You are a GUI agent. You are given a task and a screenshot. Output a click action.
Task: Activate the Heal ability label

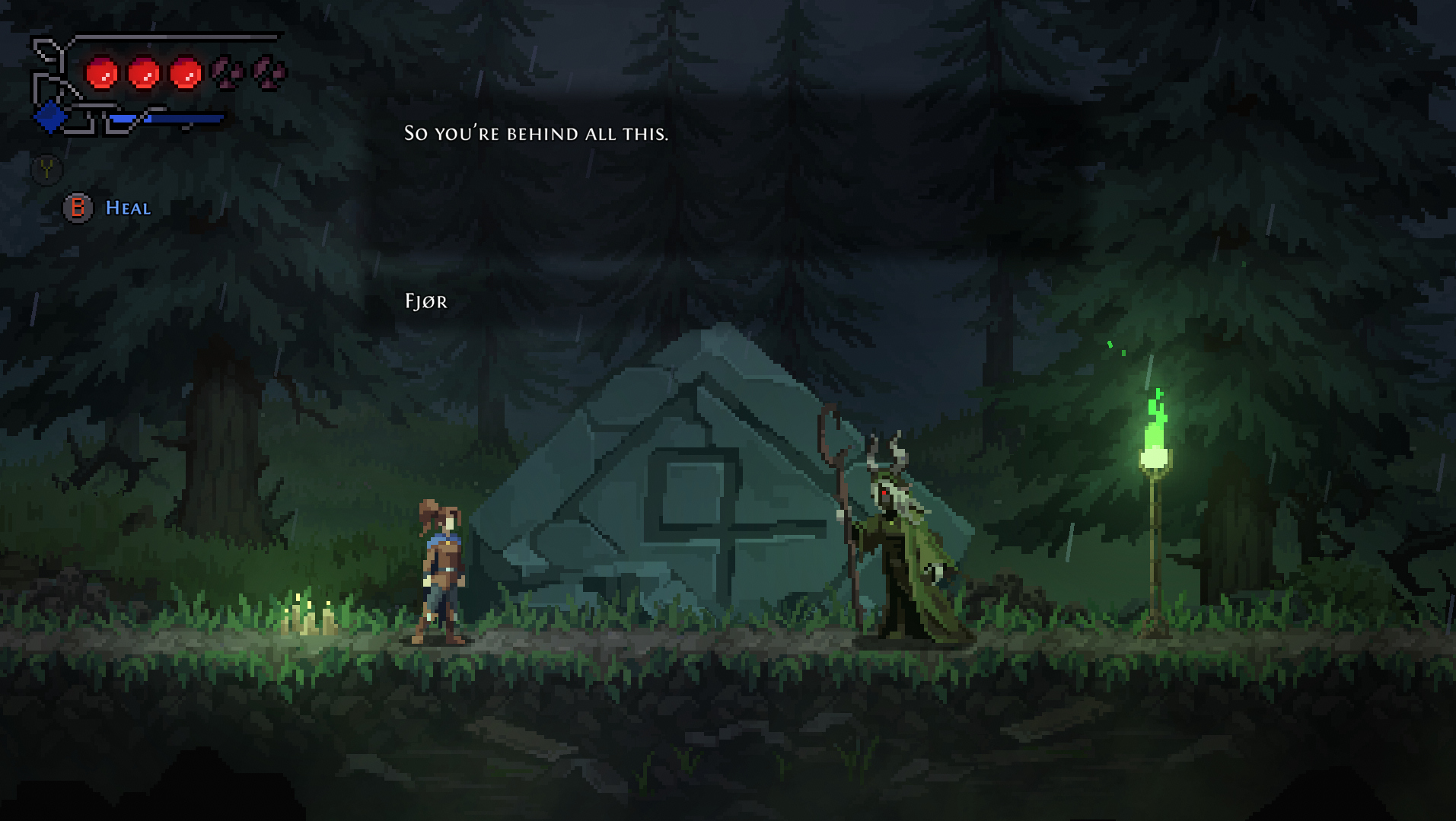(127, 208)
